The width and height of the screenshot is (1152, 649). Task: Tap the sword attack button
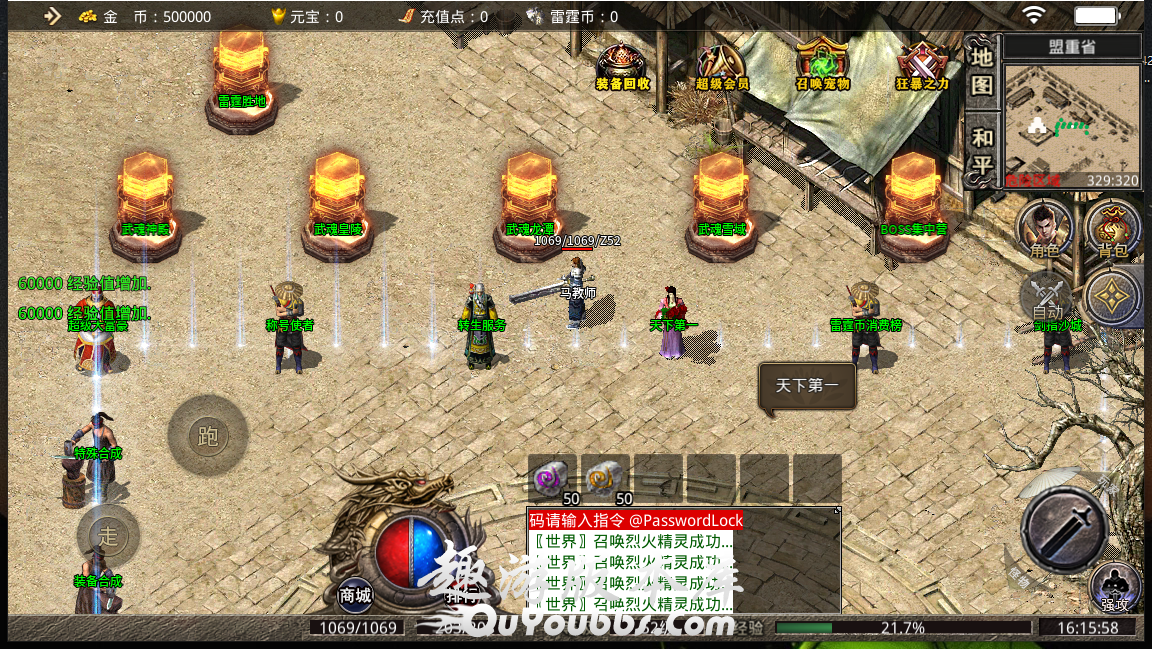pos(1063,527)
